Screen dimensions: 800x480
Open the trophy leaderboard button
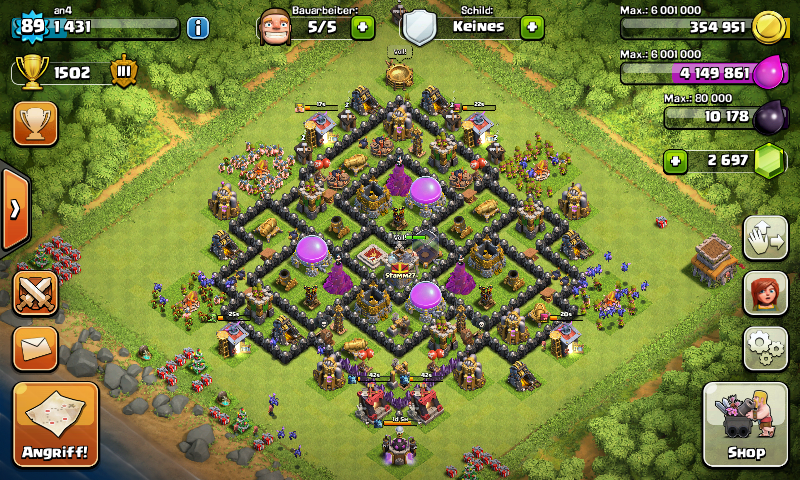coord(35,123)
